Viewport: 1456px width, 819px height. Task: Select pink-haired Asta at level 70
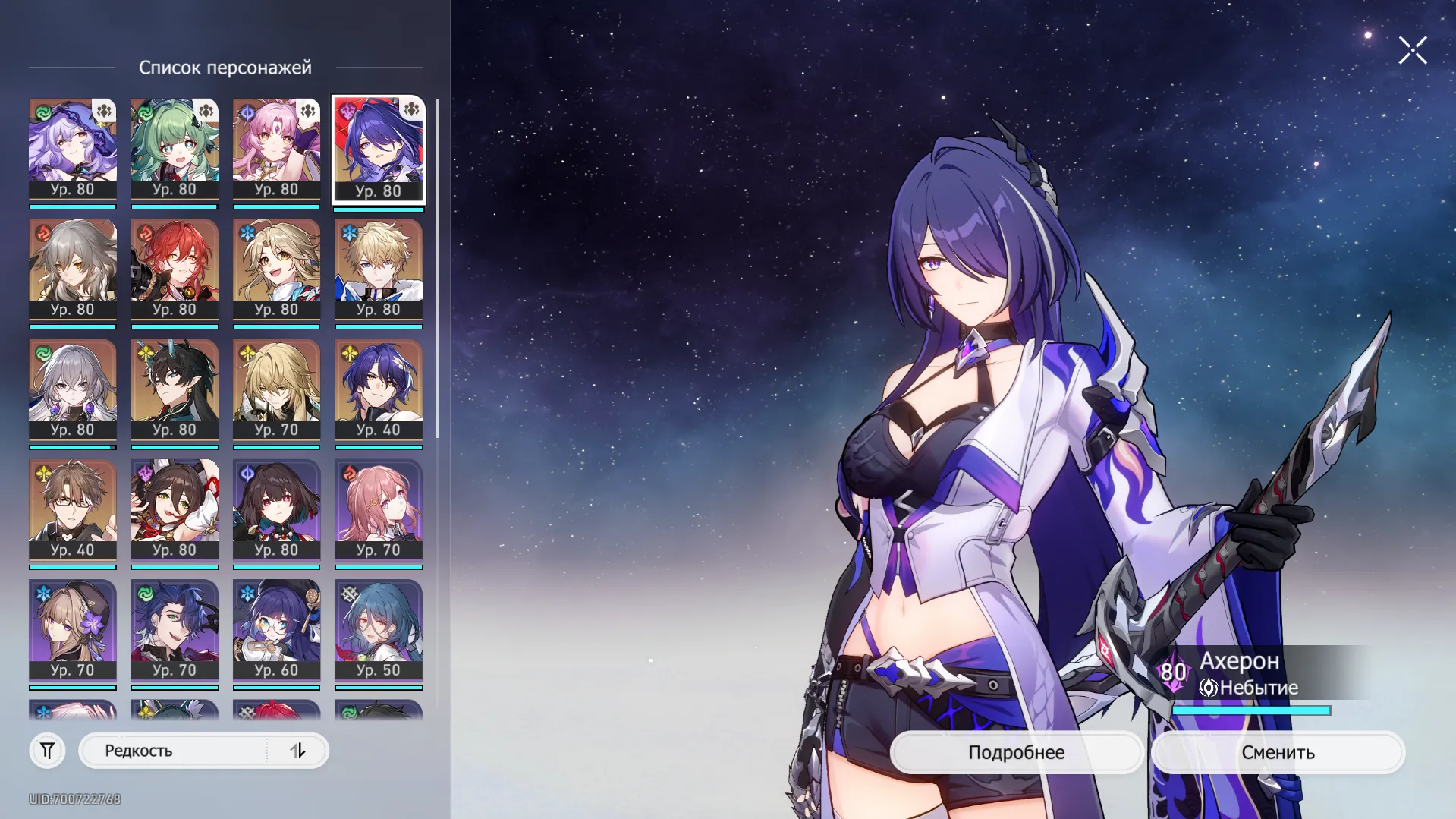(379, 509)
